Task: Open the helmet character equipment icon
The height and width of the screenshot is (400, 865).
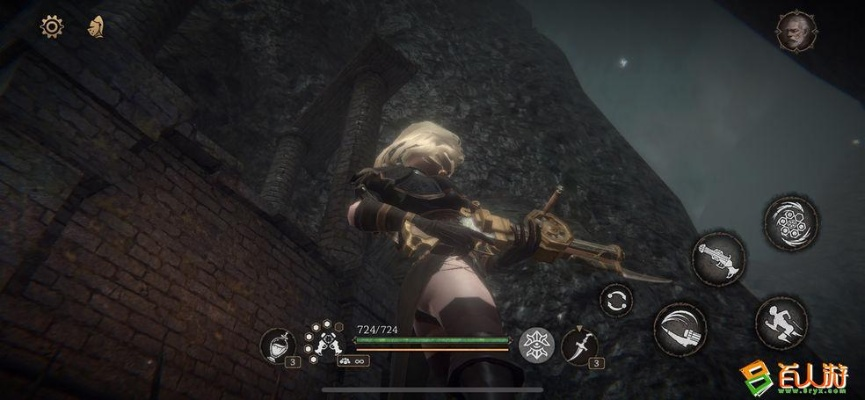Action: click(97, 27)
